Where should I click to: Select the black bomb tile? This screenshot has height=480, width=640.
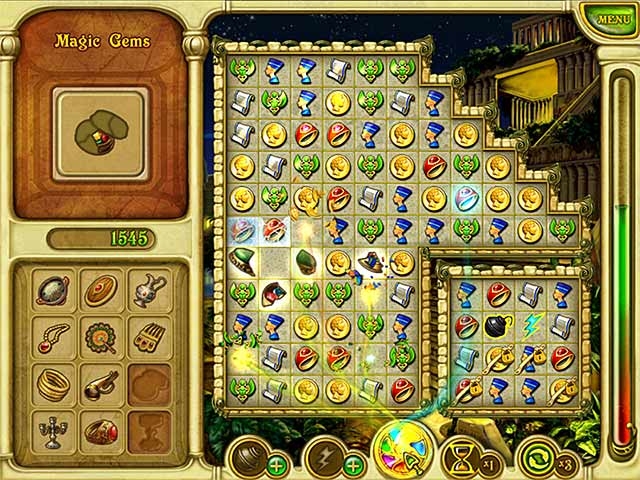coord(497,326)
